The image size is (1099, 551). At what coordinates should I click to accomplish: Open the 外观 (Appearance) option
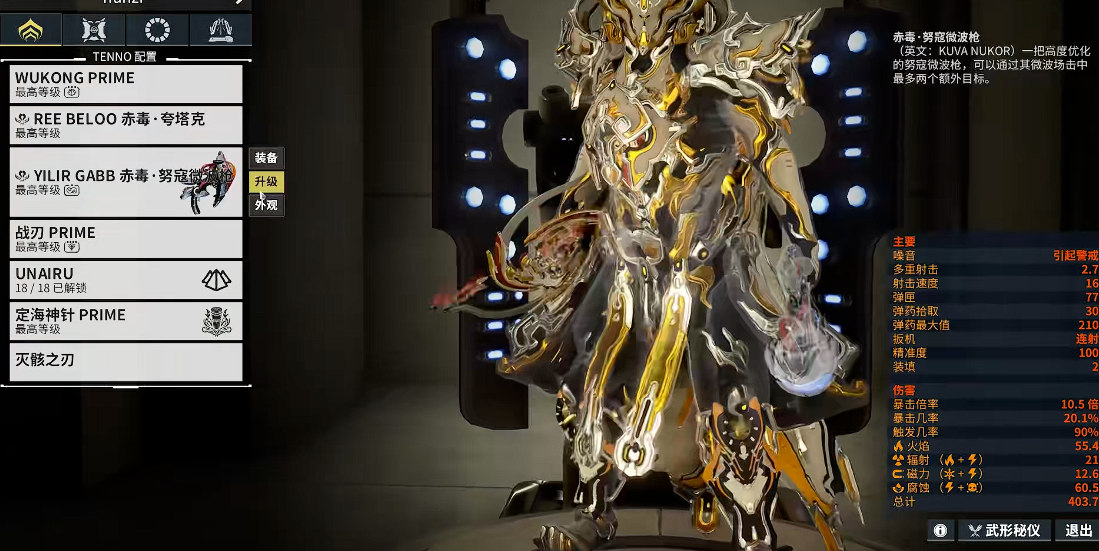(x=266, y=205)
